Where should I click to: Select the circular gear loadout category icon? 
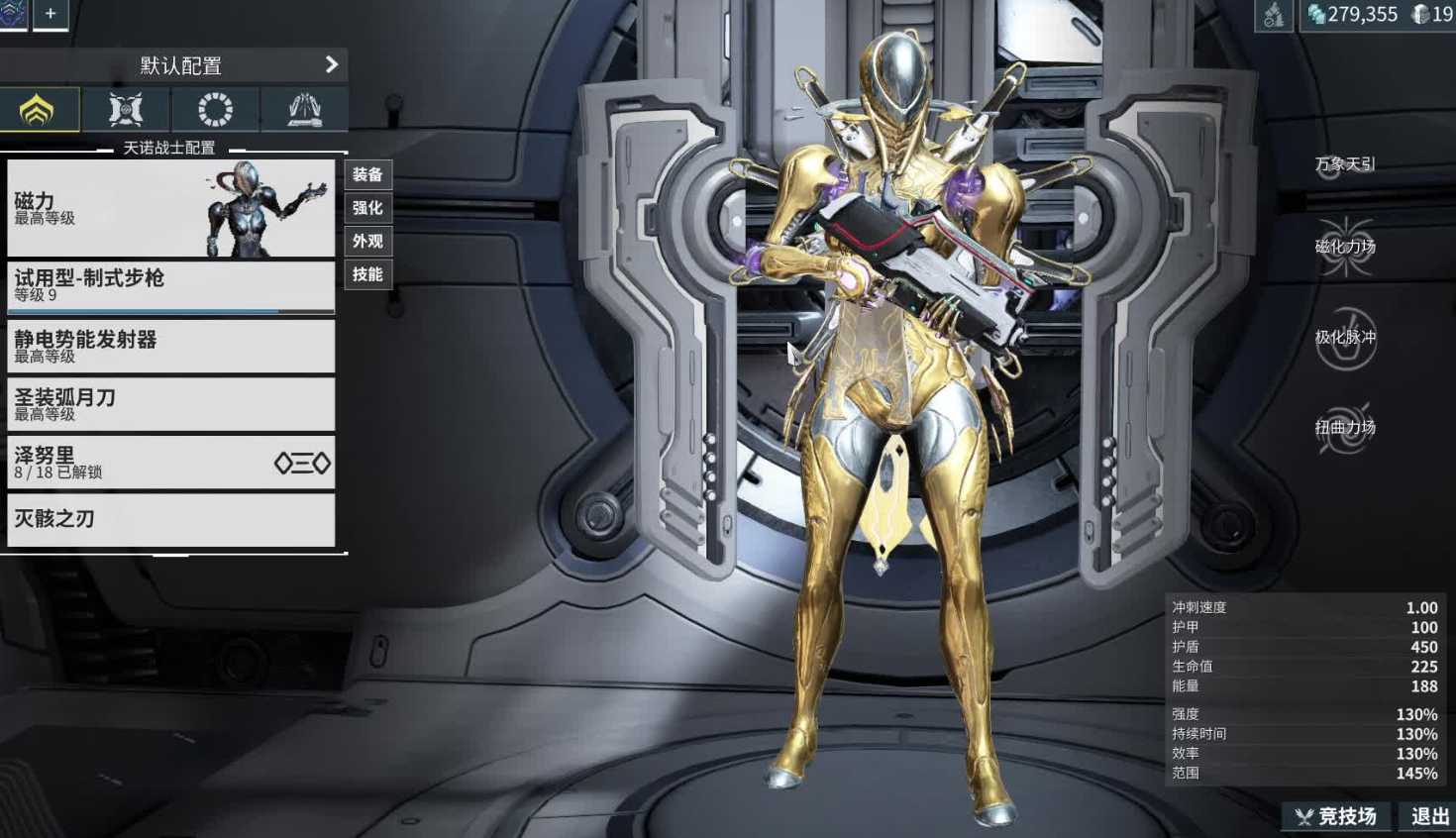coord(214,109)
